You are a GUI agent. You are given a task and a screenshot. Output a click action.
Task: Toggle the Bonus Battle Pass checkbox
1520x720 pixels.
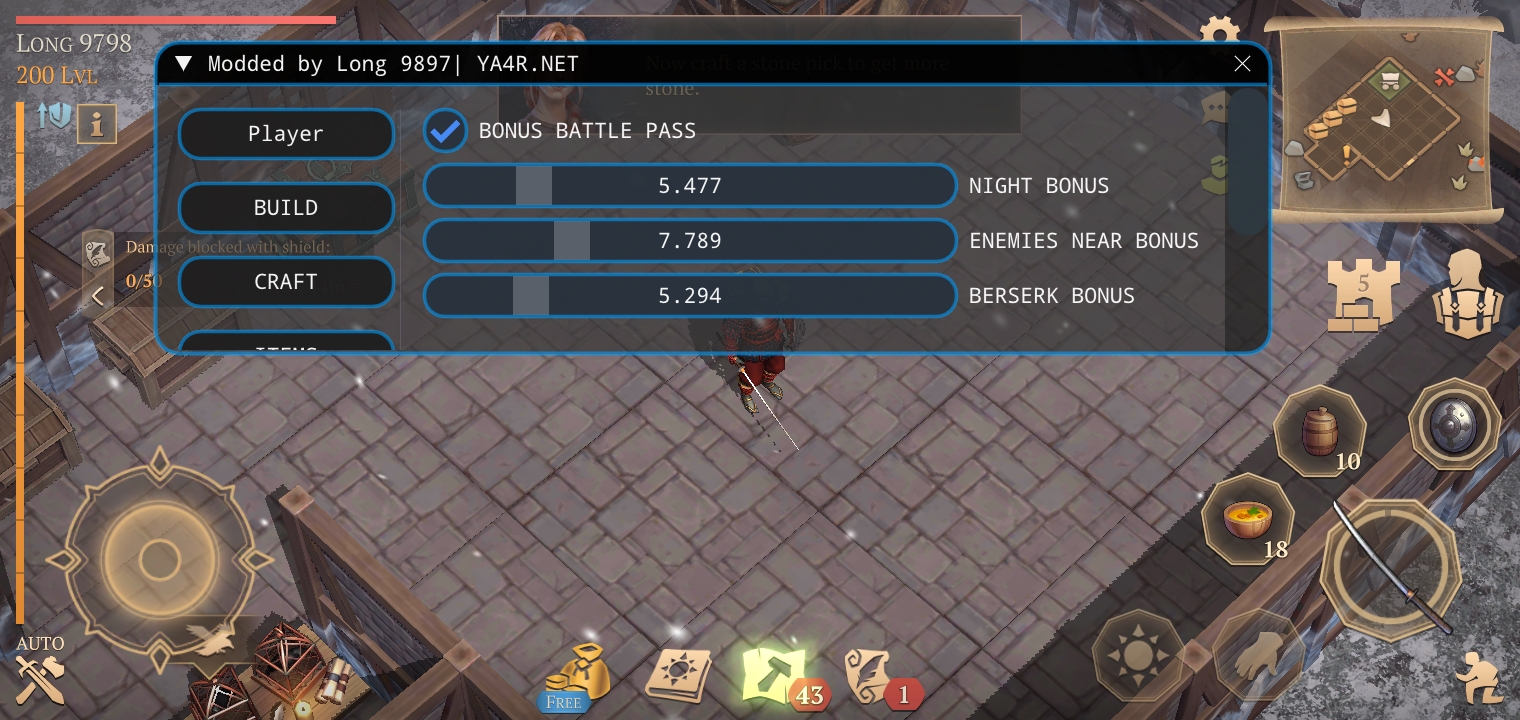tap(445, 131)
